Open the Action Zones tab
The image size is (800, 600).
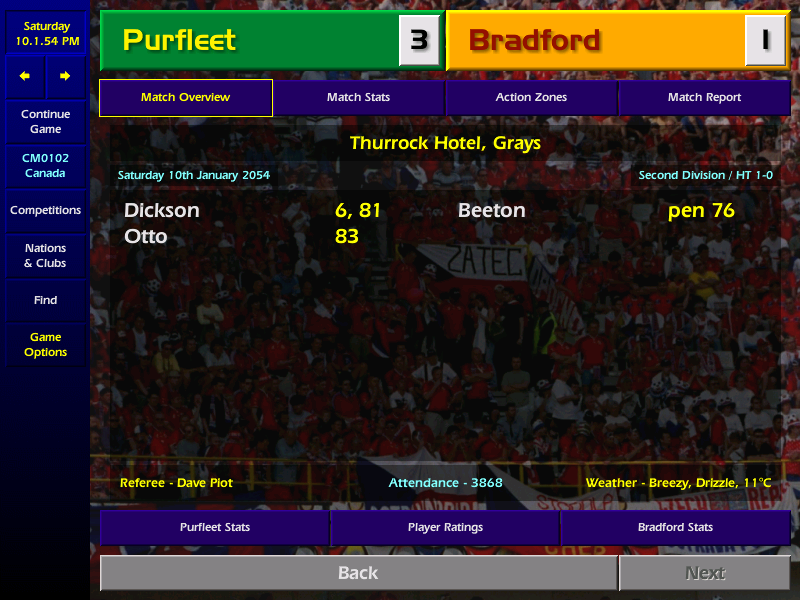pos(531,98)
